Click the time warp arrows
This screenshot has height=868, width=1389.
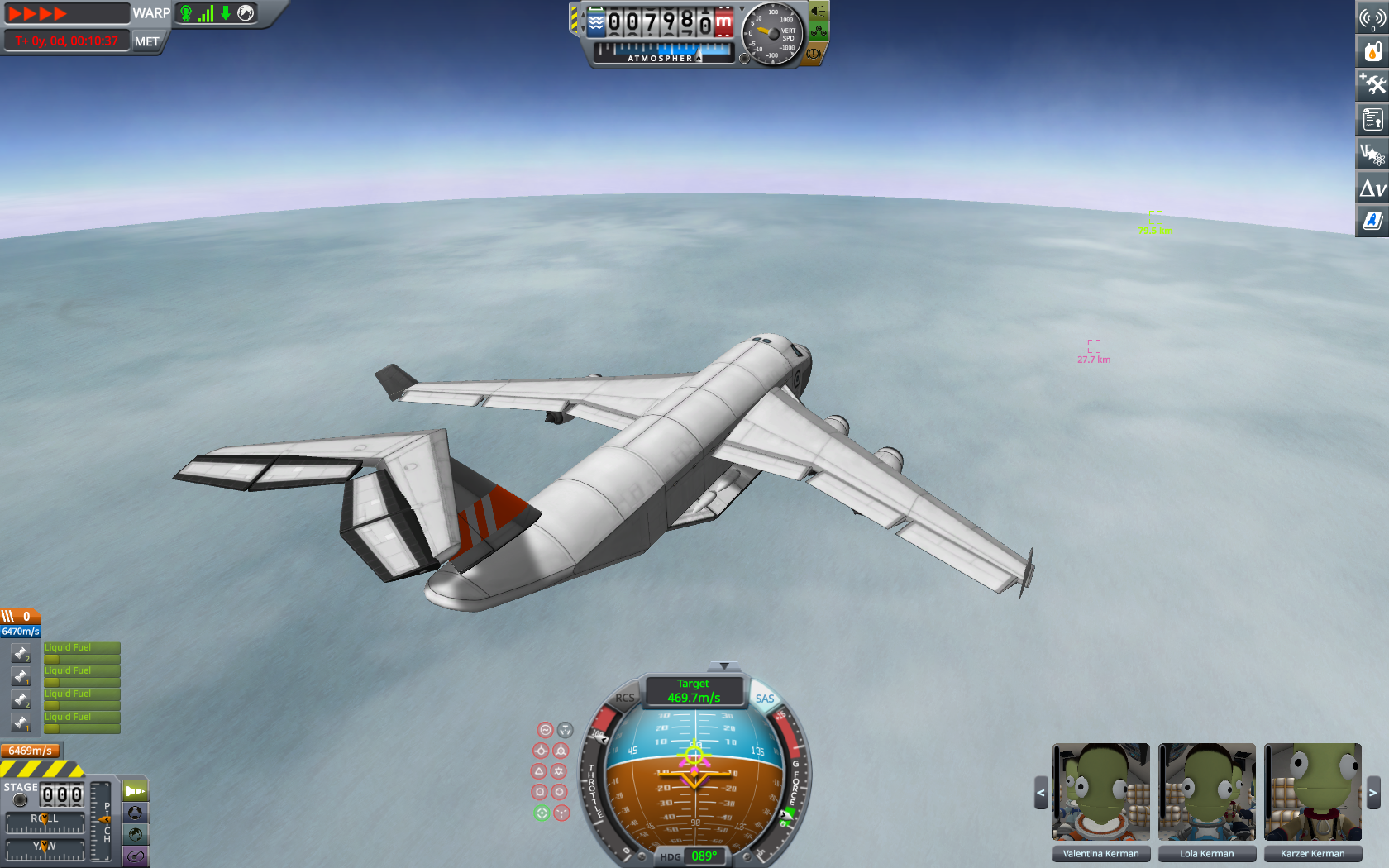pos(38,13)
